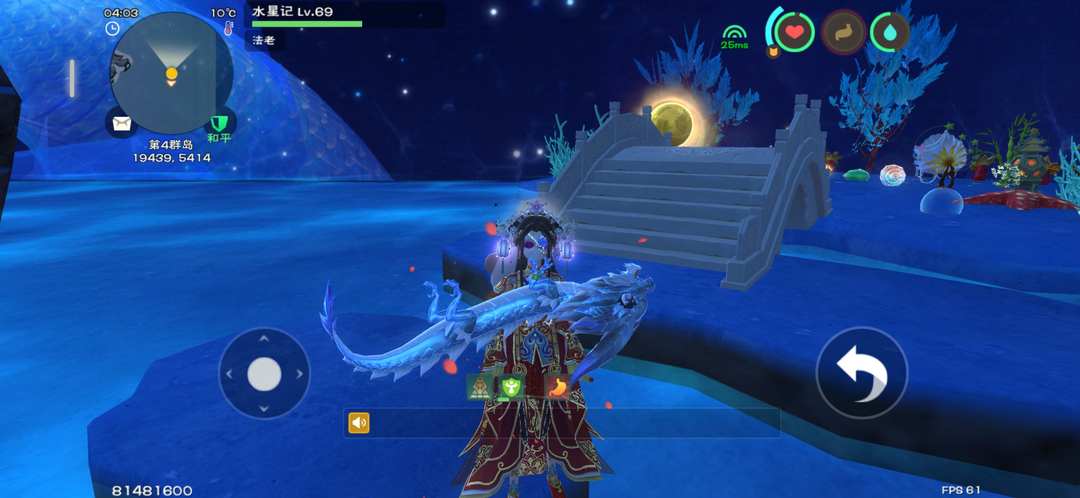Select the pyramid buff status icon
The width and height of the screenshot is (1080, 498).
point(479,387)
